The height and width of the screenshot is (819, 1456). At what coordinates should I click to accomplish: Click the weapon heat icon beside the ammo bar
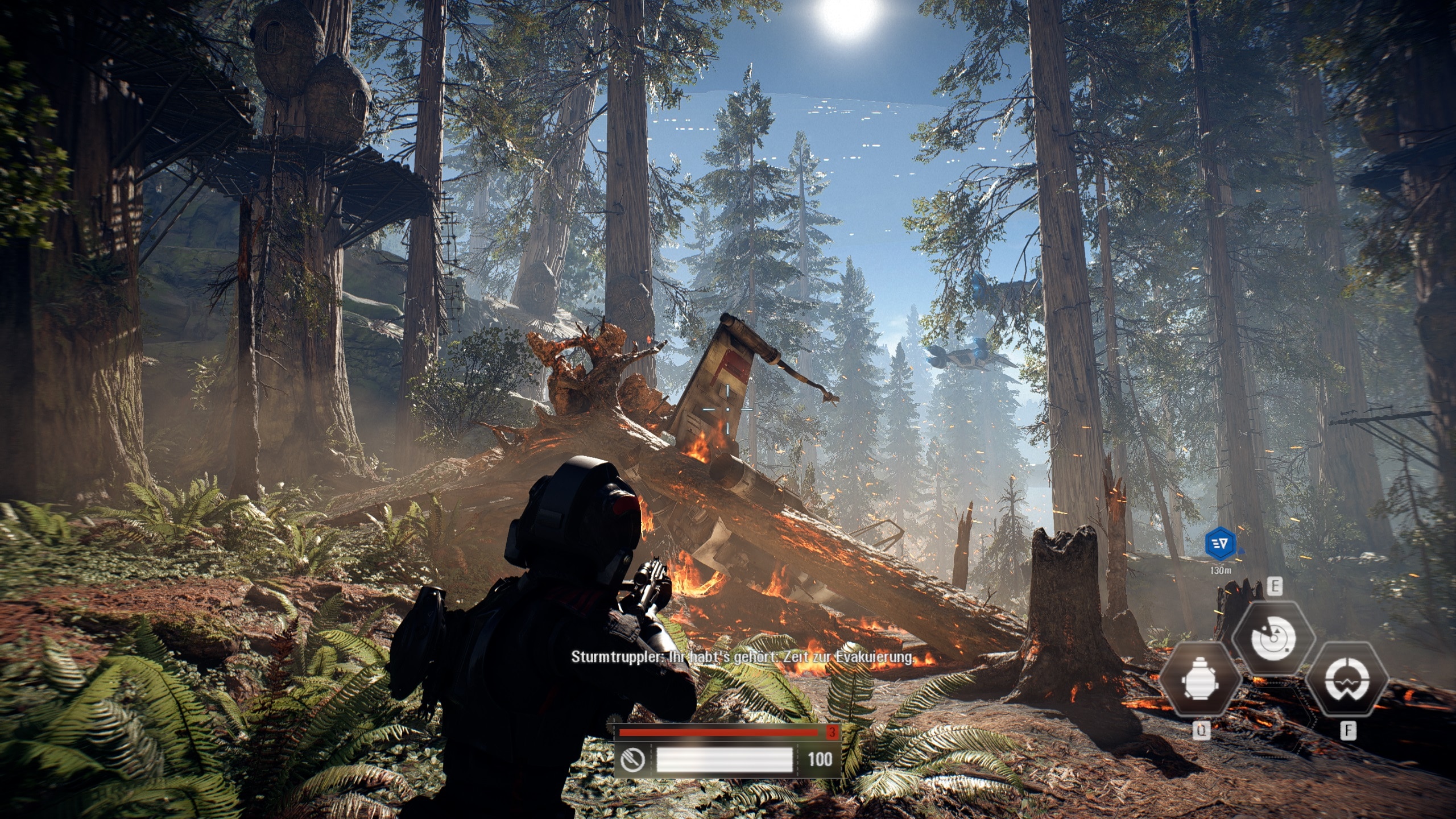click(x=632, y=759)
